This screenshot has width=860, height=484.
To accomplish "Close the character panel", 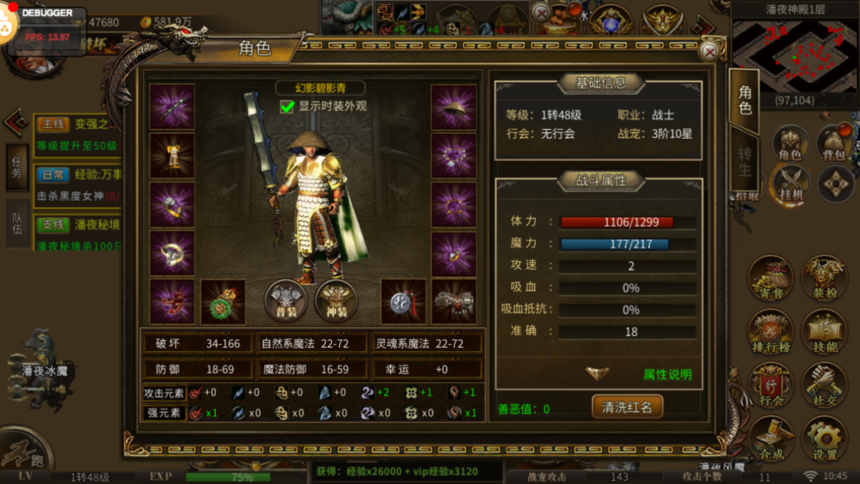I will 709,50.
